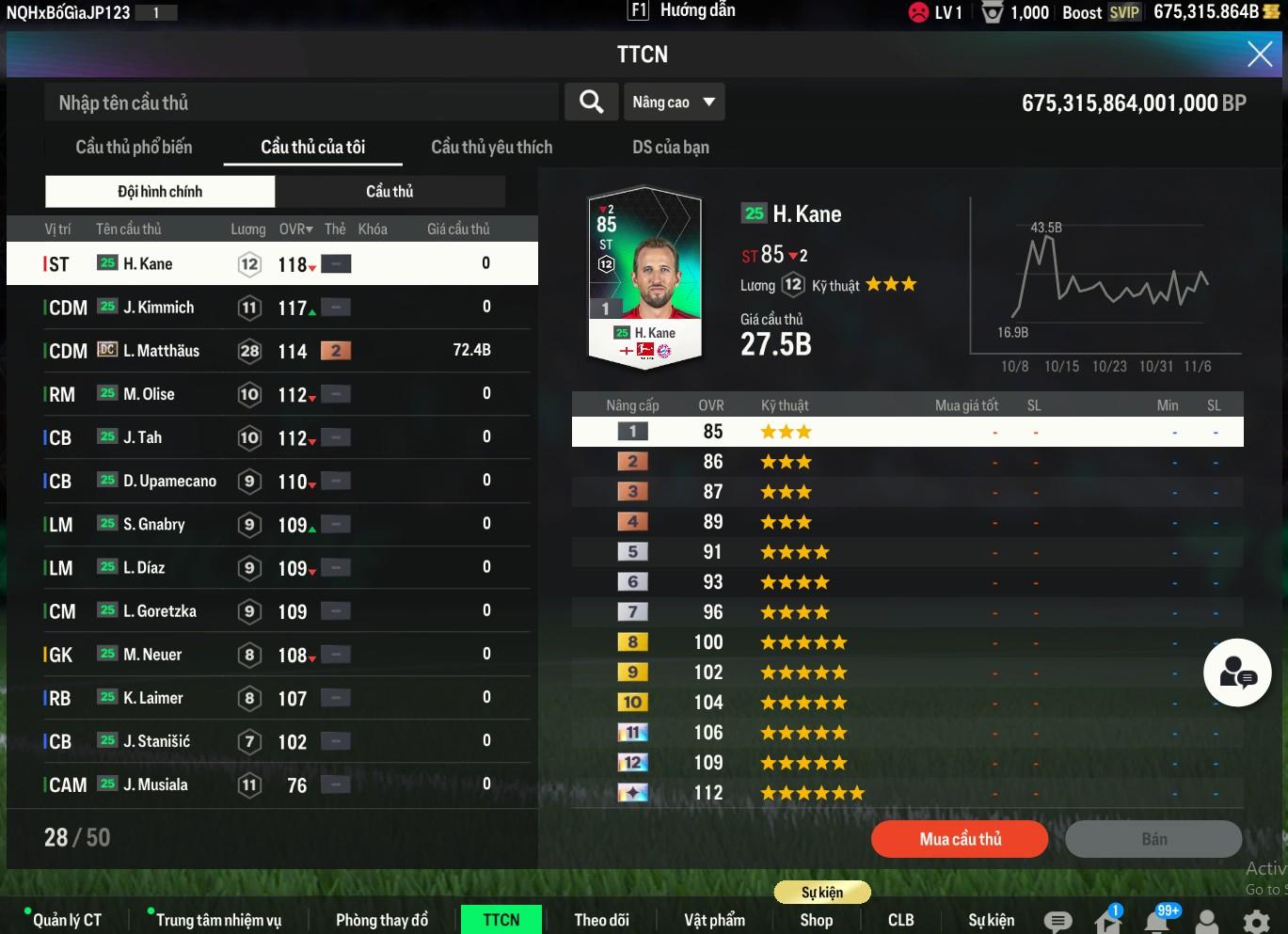
Task: Choose the Đội hình chính sub-tab
Action: tap(160, 192)
